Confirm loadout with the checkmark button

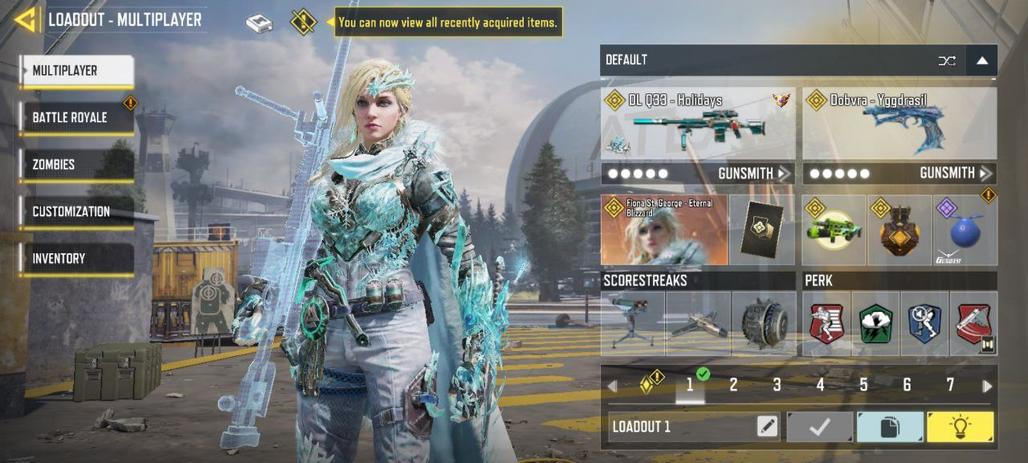point(820,427)
